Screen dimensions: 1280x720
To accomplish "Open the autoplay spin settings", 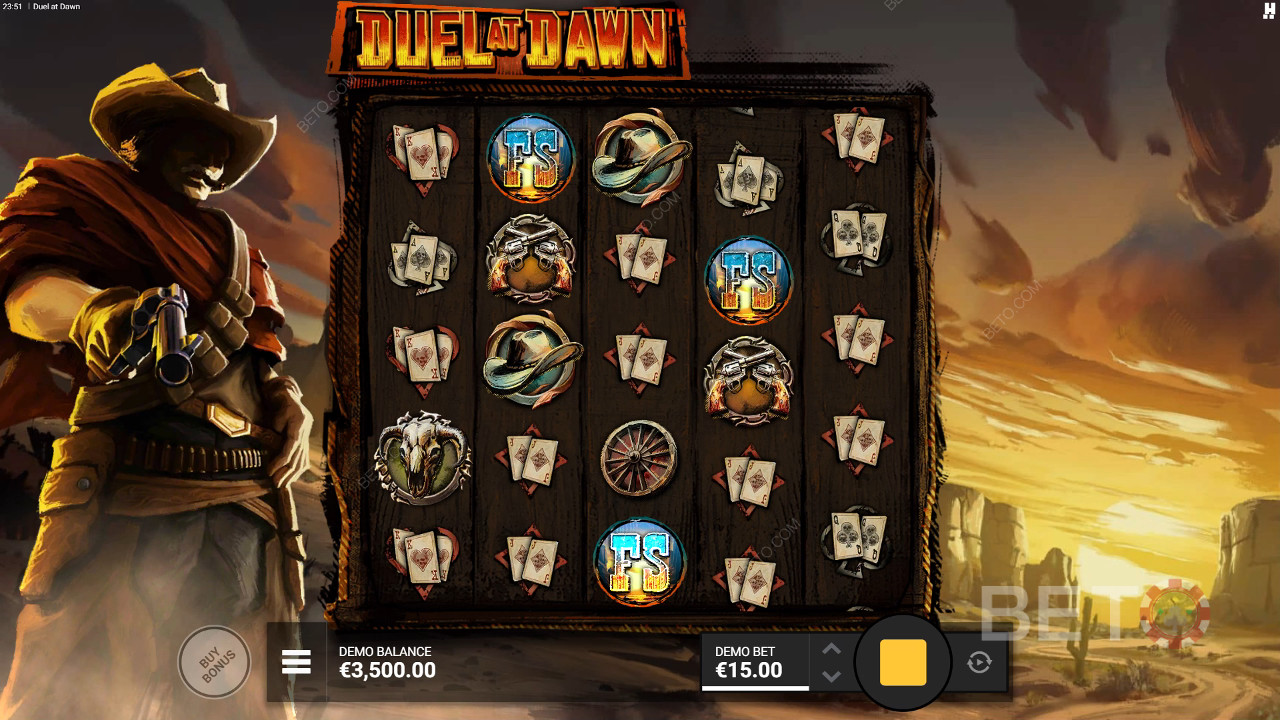I will (x=979, y=662).
